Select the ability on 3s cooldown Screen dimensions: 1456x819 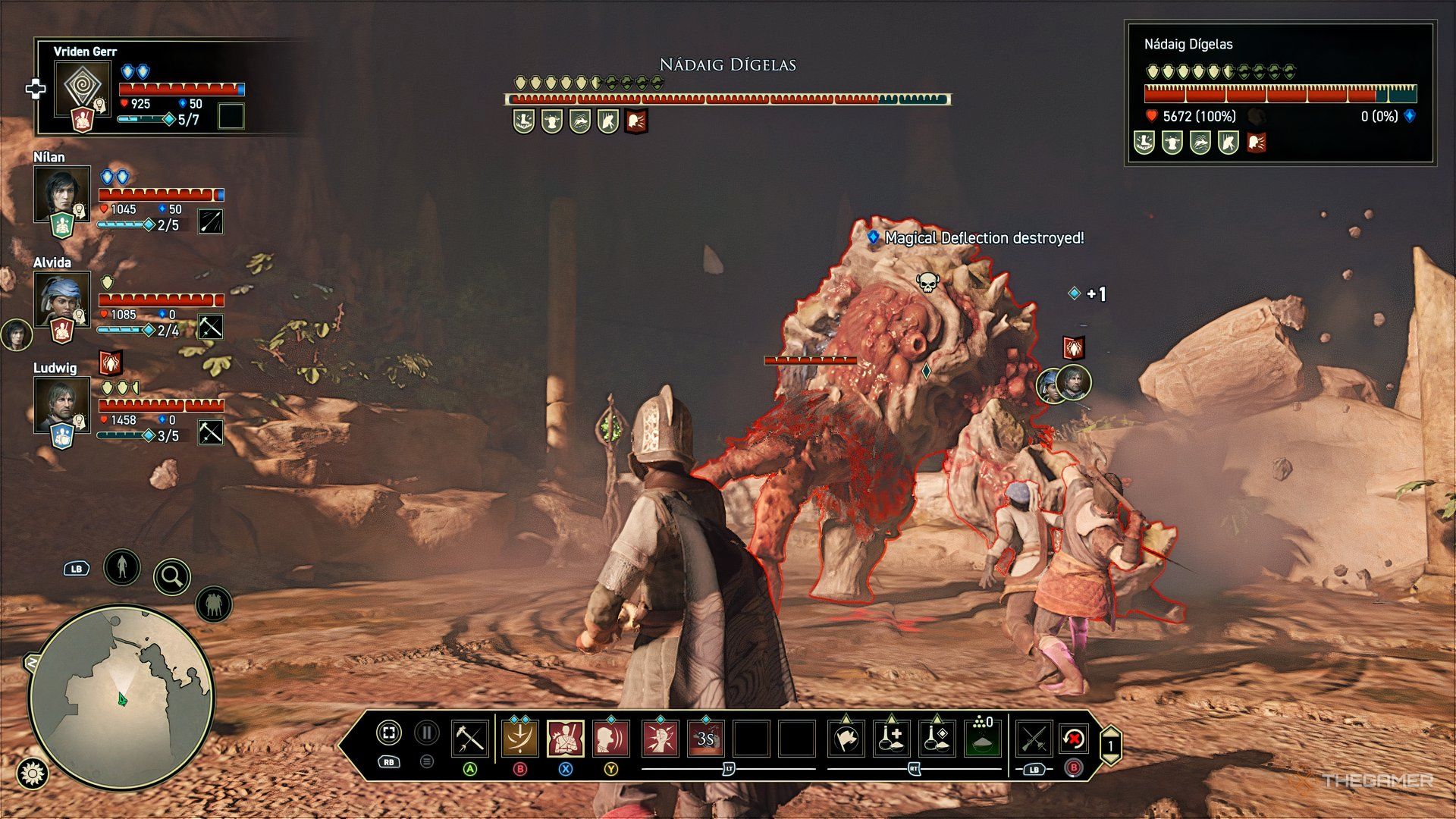[705, 738]
